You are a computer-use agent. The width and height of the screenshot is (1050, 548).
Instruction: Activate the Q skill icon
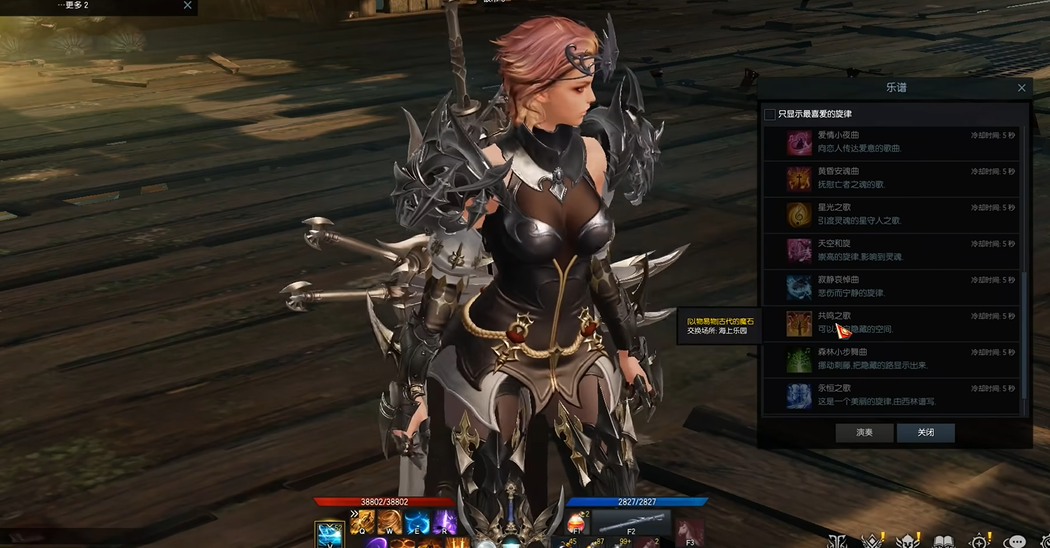pyautogui.click(x=362, y=522)
